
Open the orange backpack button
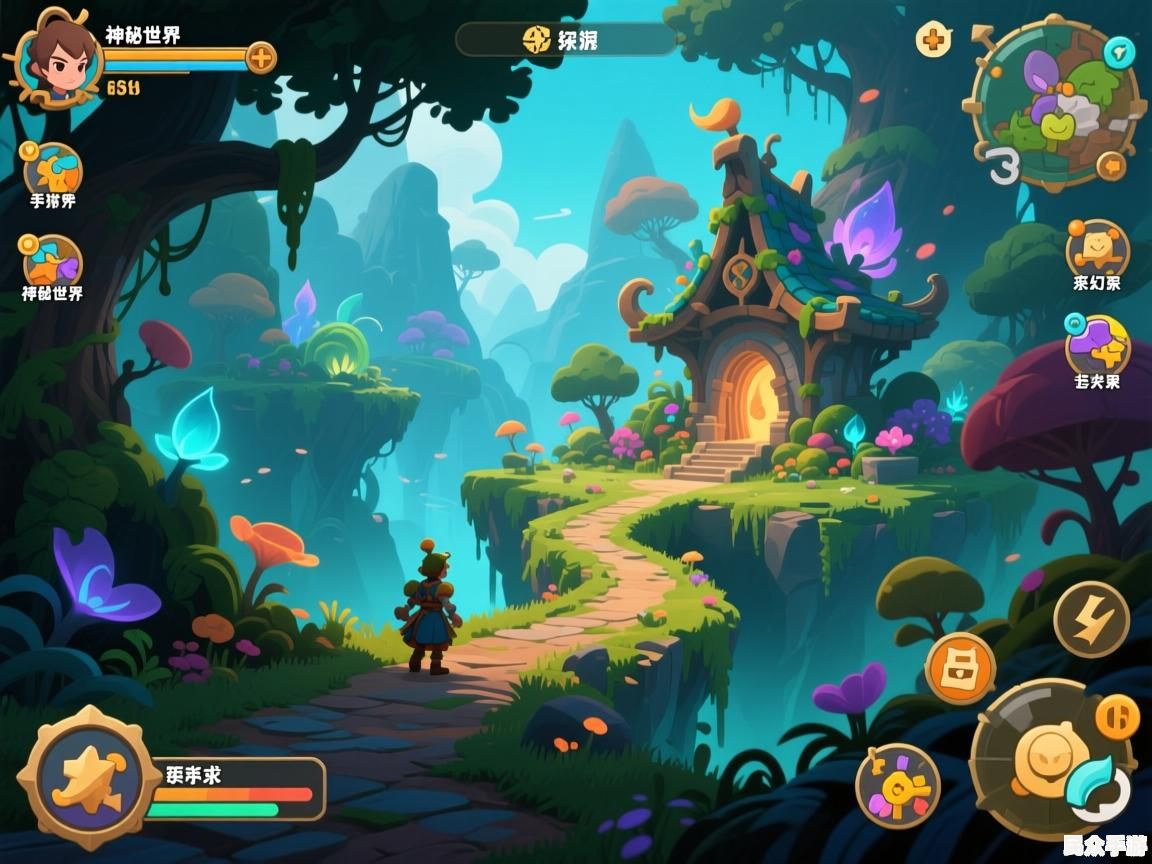coord(960,666)
